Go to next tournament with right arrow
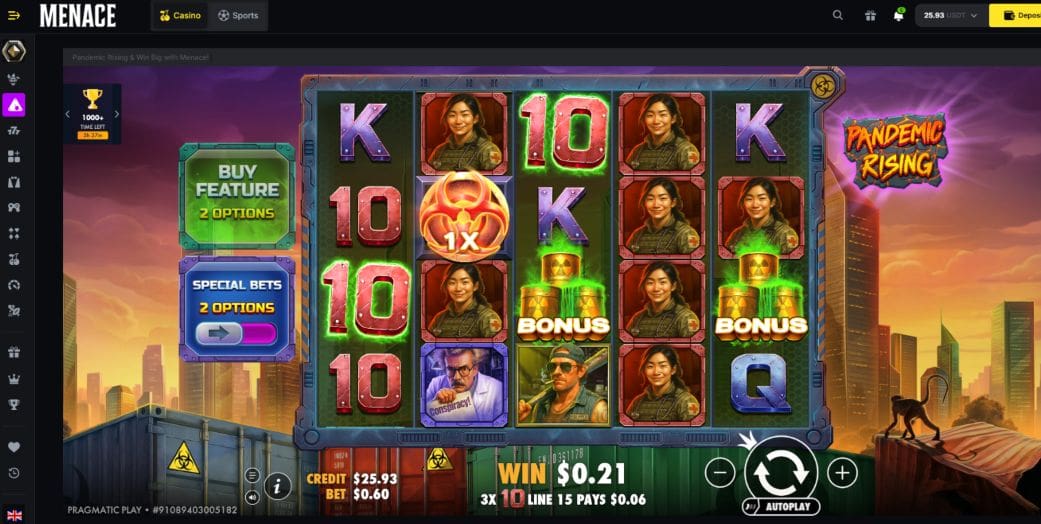 [117, 114]
